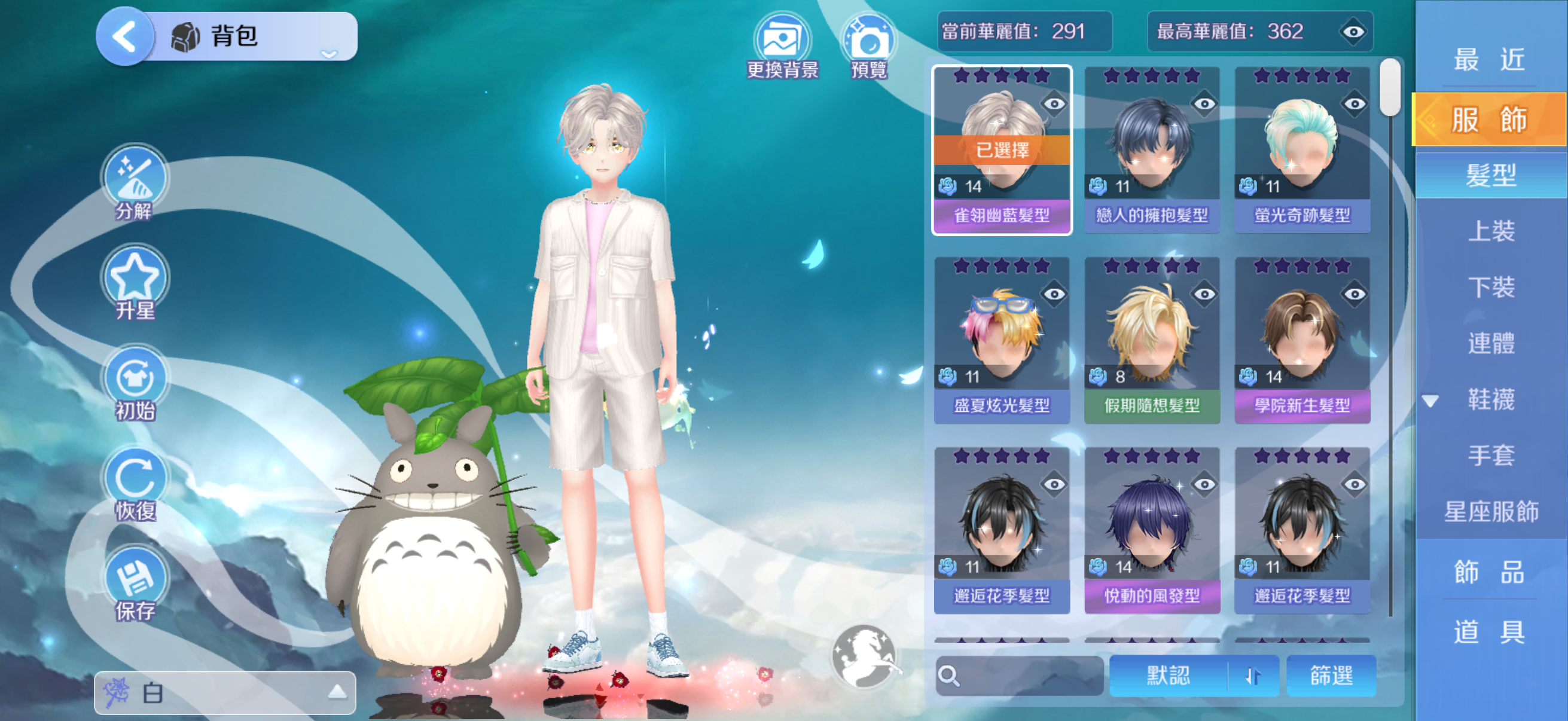Open the 更換背景 background changer

click(782, 45)
